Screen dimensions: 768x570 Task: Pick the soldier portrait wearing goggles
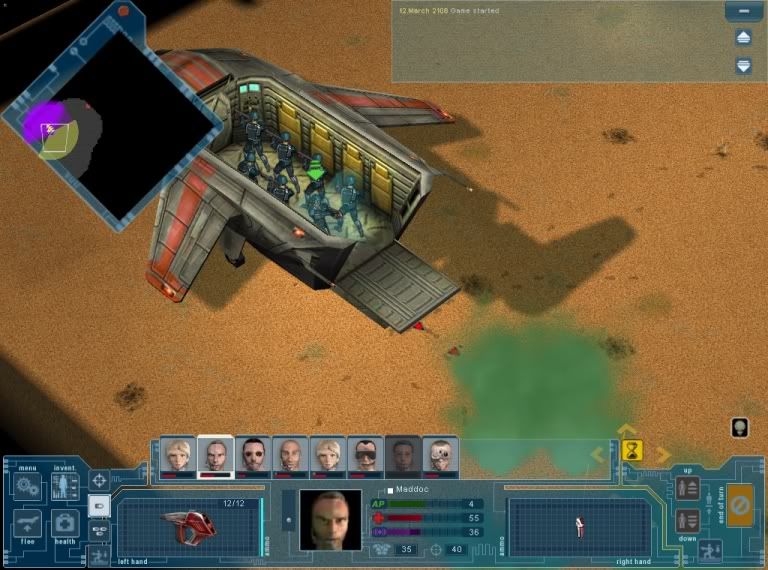point(365,455)
